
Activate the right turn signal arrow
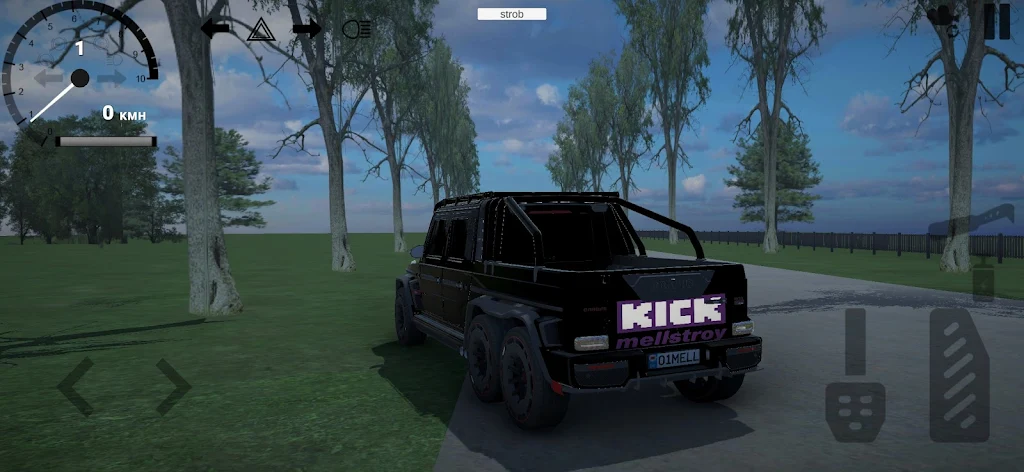306,28
